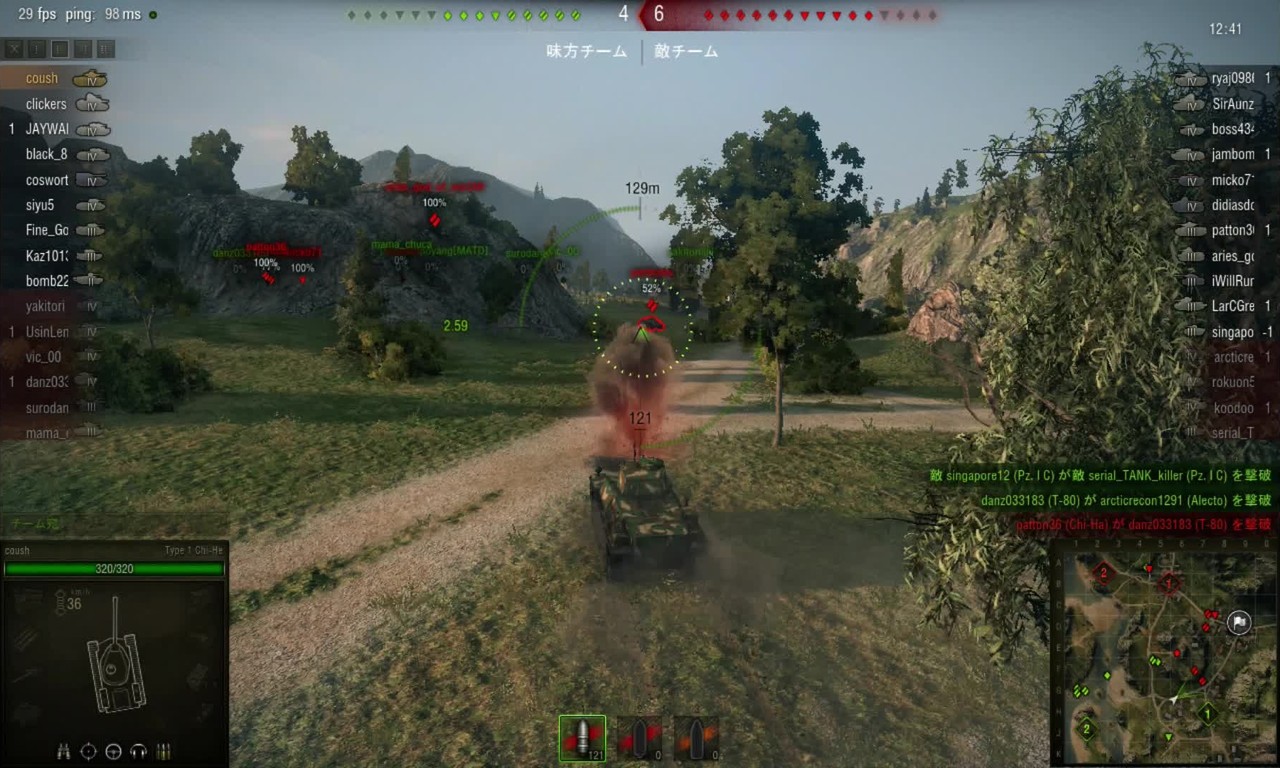Click the gunner crosshair icon
The height and width of the screenshot is (768, 1280).
point(88,751)
